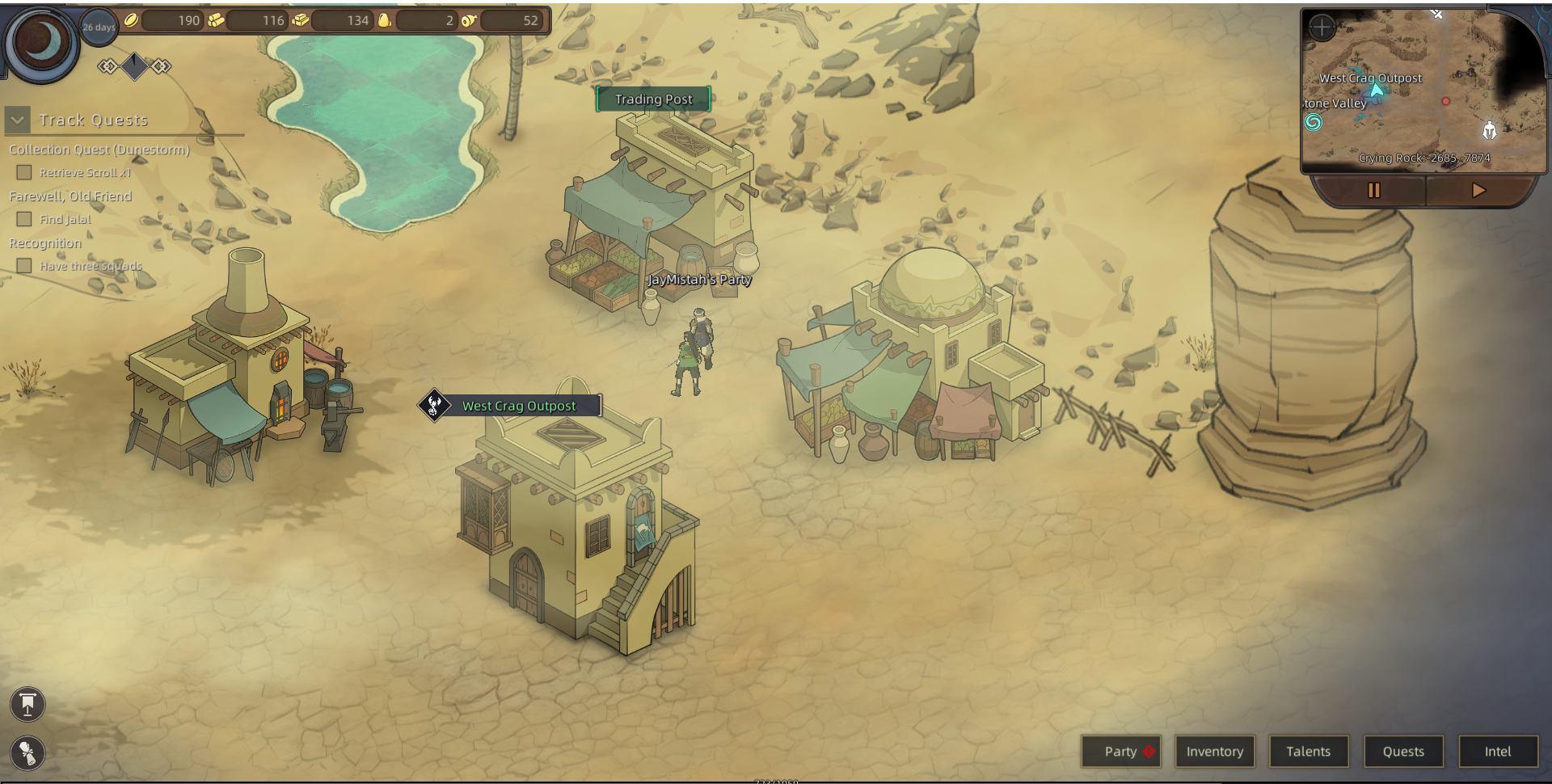Image resolution: width=1552 pixels, height=784 pixels.
Task: Open the Inventory panel
Action: click(x=1214, y=752)
